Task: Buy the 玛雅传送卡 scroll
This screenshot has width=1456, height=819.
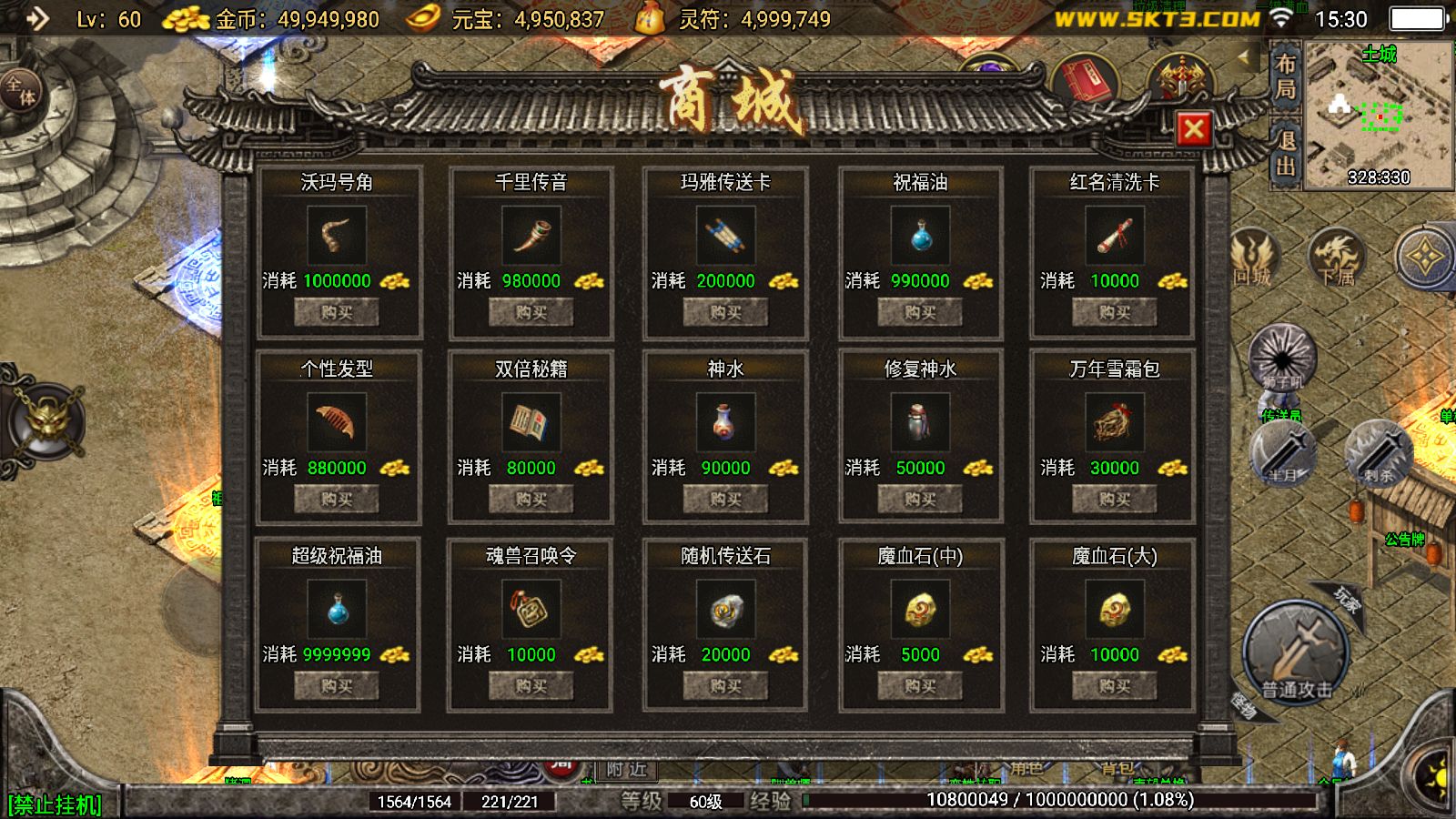Action: (x=725, y=312)
